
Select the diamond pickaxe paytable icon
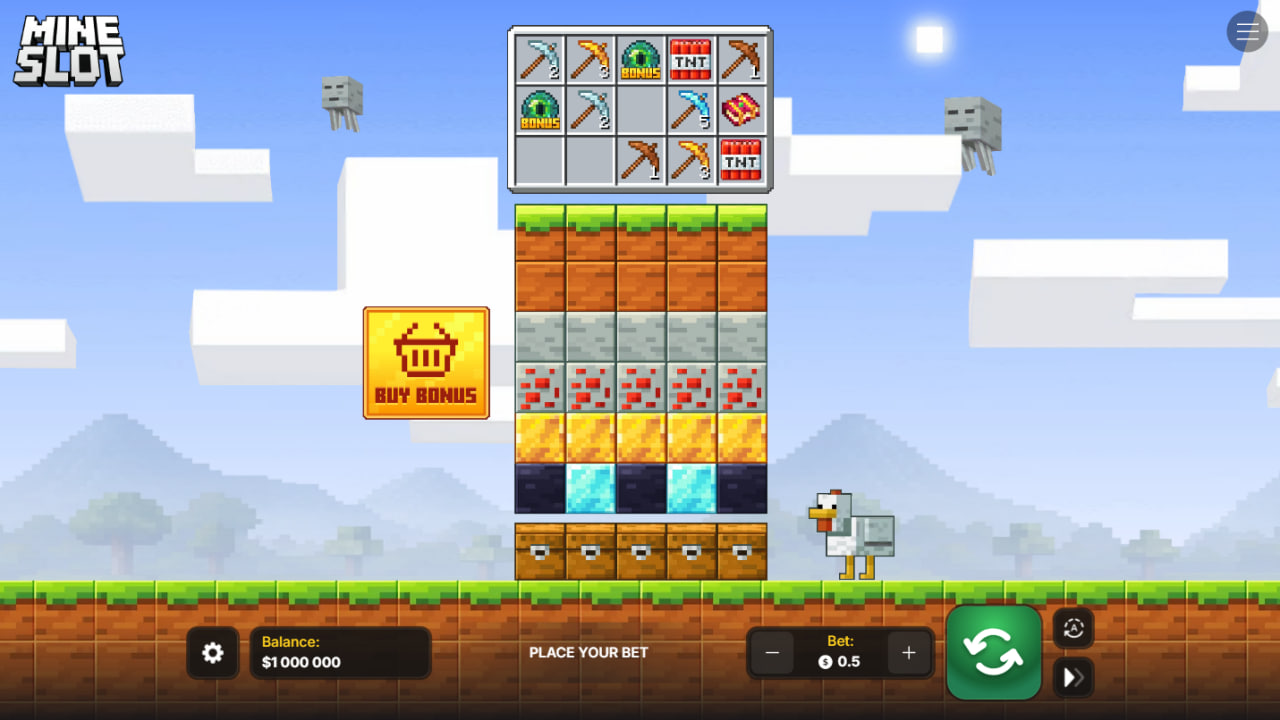538,60
